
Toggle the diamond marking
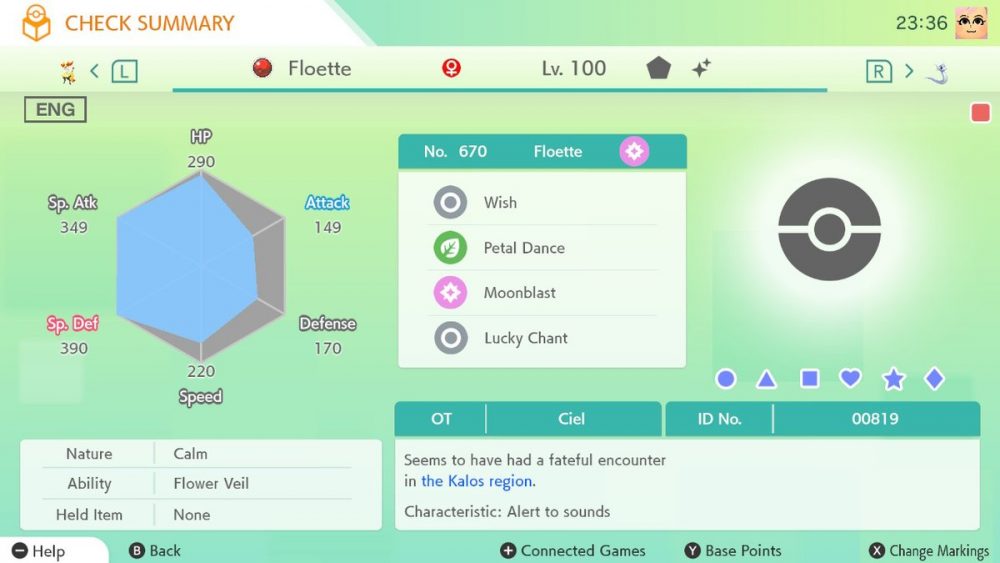[x=934, y=379]
